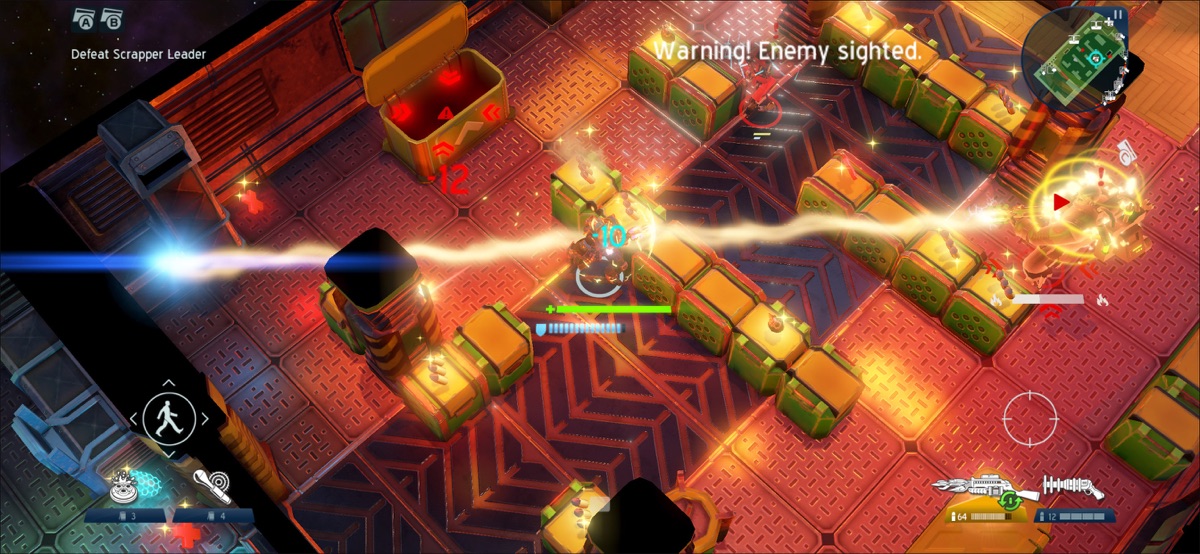This screenshot has height=554, width=1200.
Task: Tap the crosshair aim button
Action: tap(1030, 420)
